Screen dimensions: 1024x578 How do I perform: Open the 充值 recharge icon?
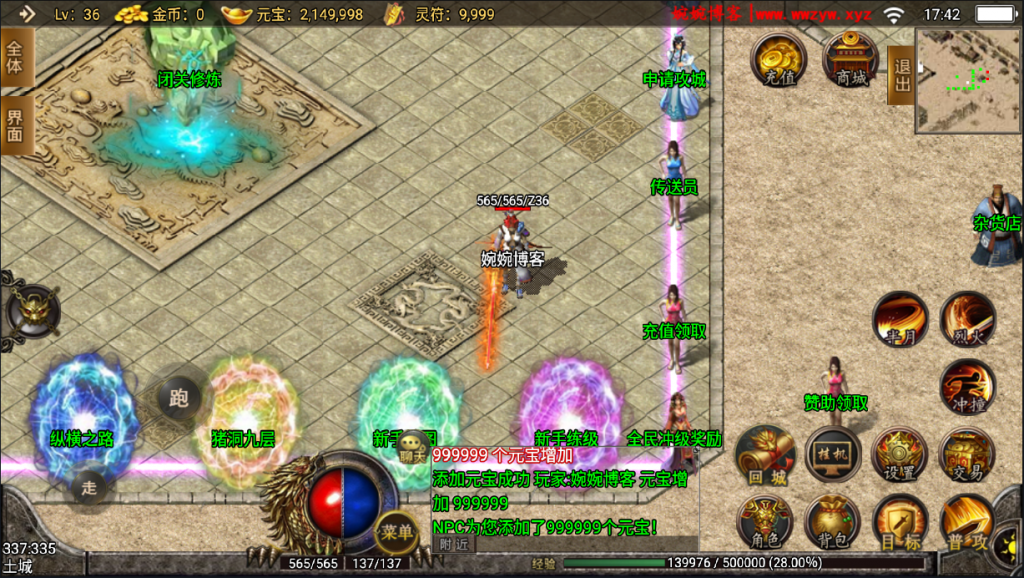779,59
